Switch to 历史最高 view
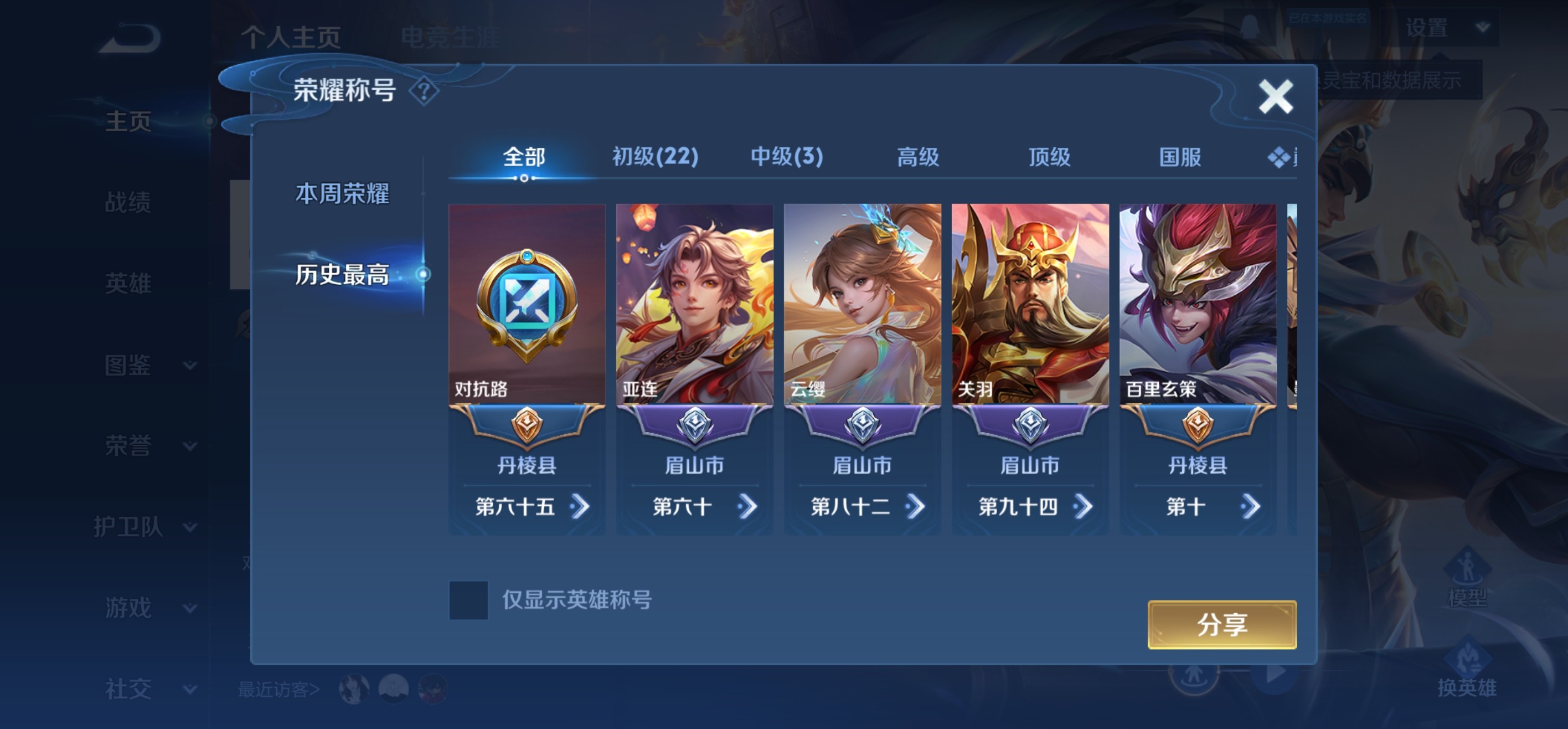Screen dimensions: 1568x729 [343, 275]
